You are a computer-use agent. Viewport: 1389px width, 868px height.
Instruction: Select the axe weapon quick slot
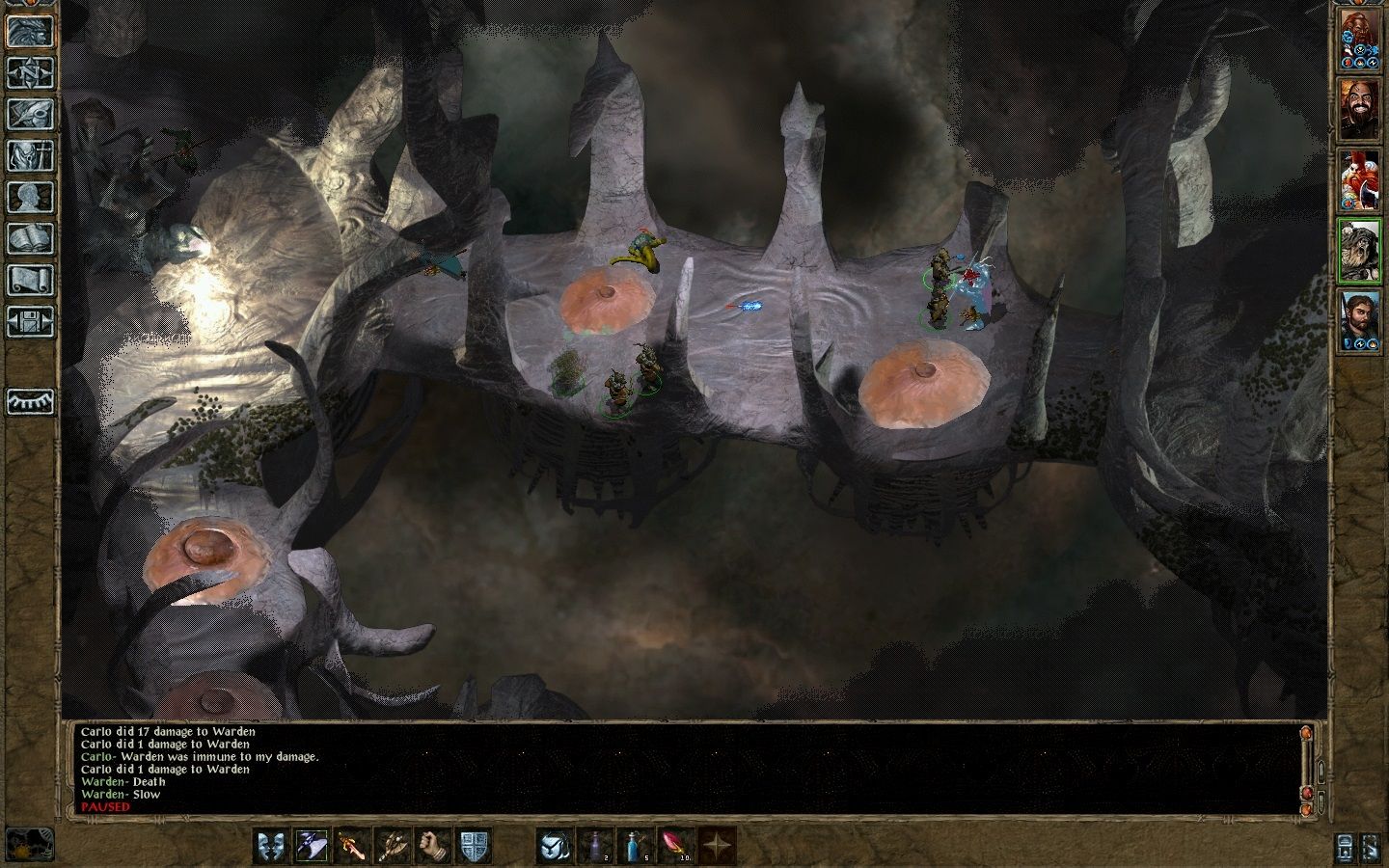392,846
